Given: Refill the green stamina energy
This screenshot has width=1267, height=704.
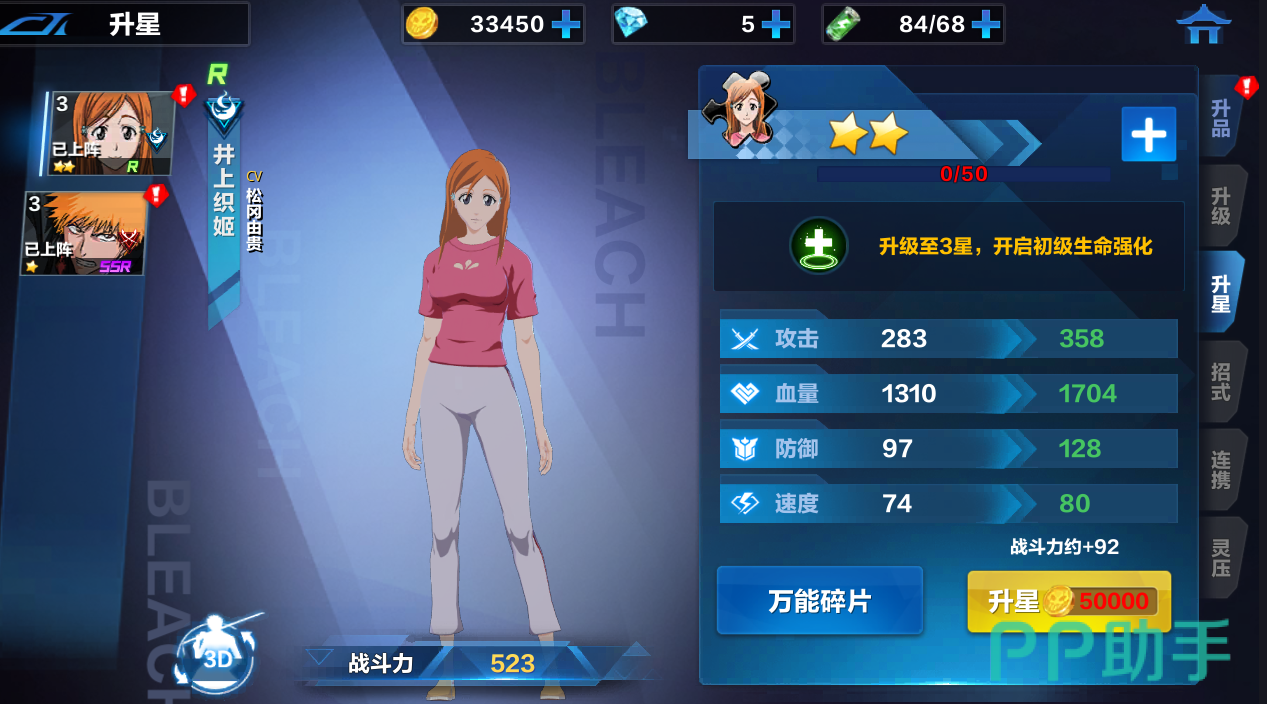Looking at the screenshot, I should tap(986, 24).
